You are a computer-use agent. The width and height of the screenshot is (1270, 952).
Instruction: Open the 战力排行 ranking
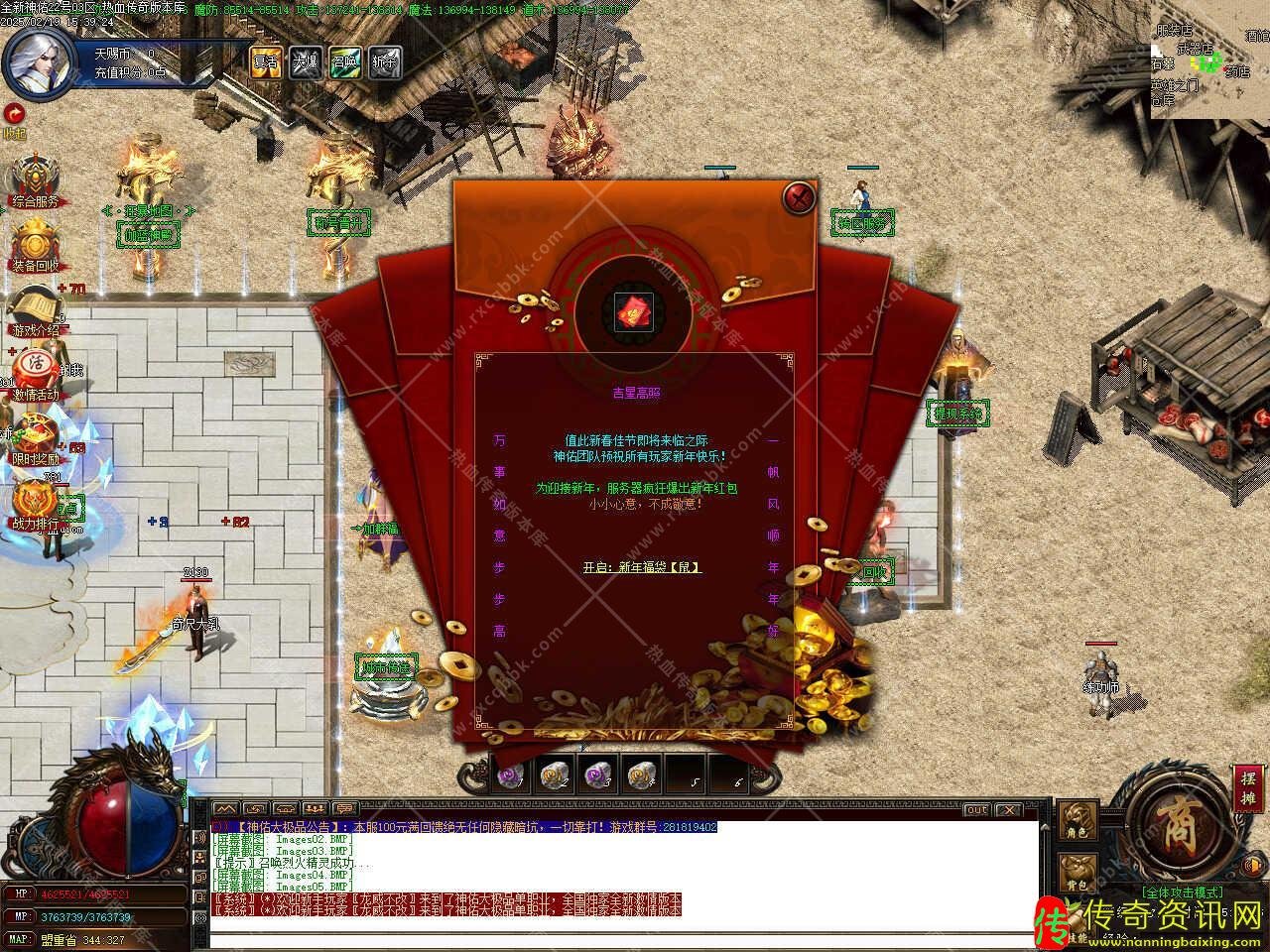[x=35, y=502]
